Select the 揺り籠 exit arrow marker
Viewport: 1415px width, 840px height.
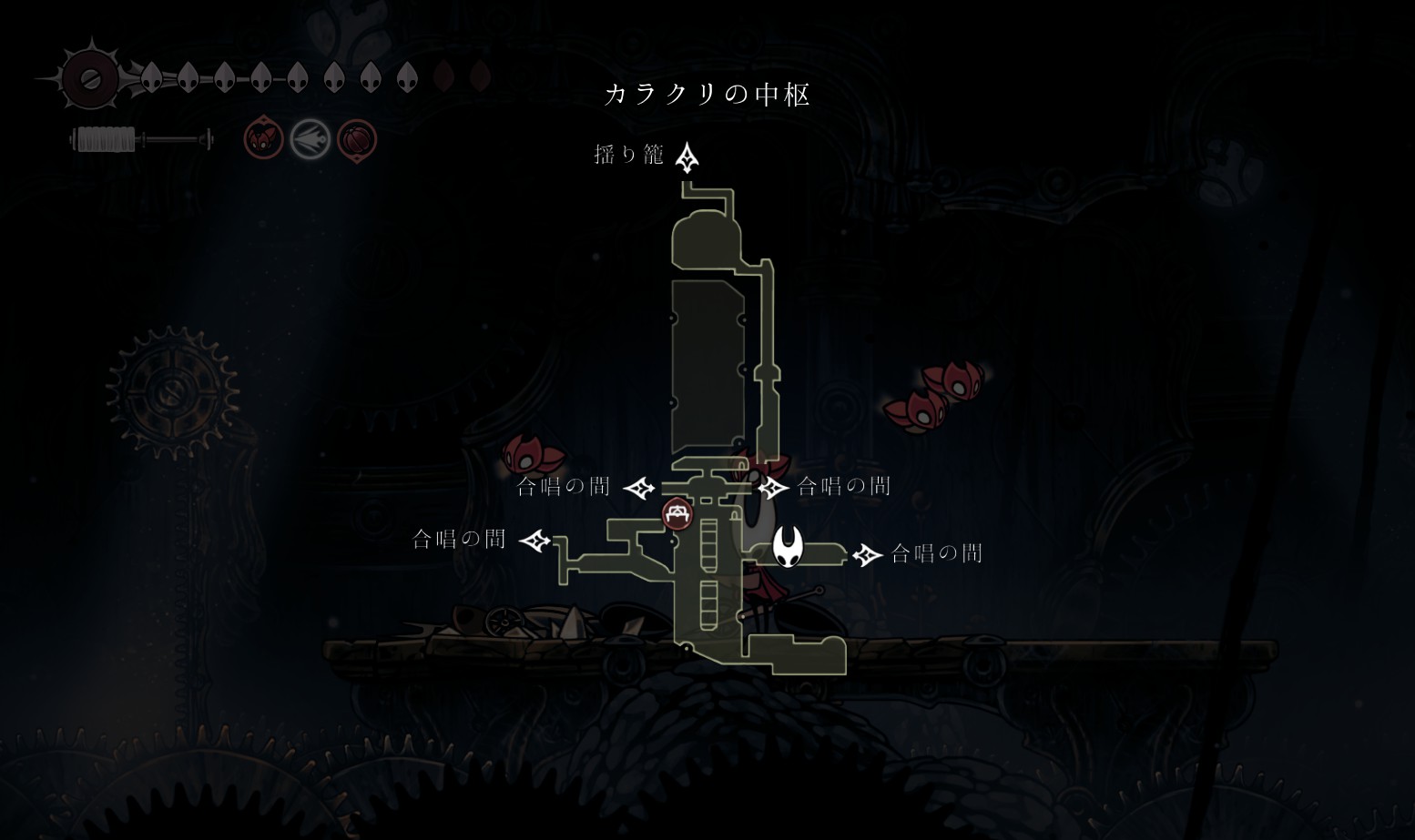pos(687,157)
